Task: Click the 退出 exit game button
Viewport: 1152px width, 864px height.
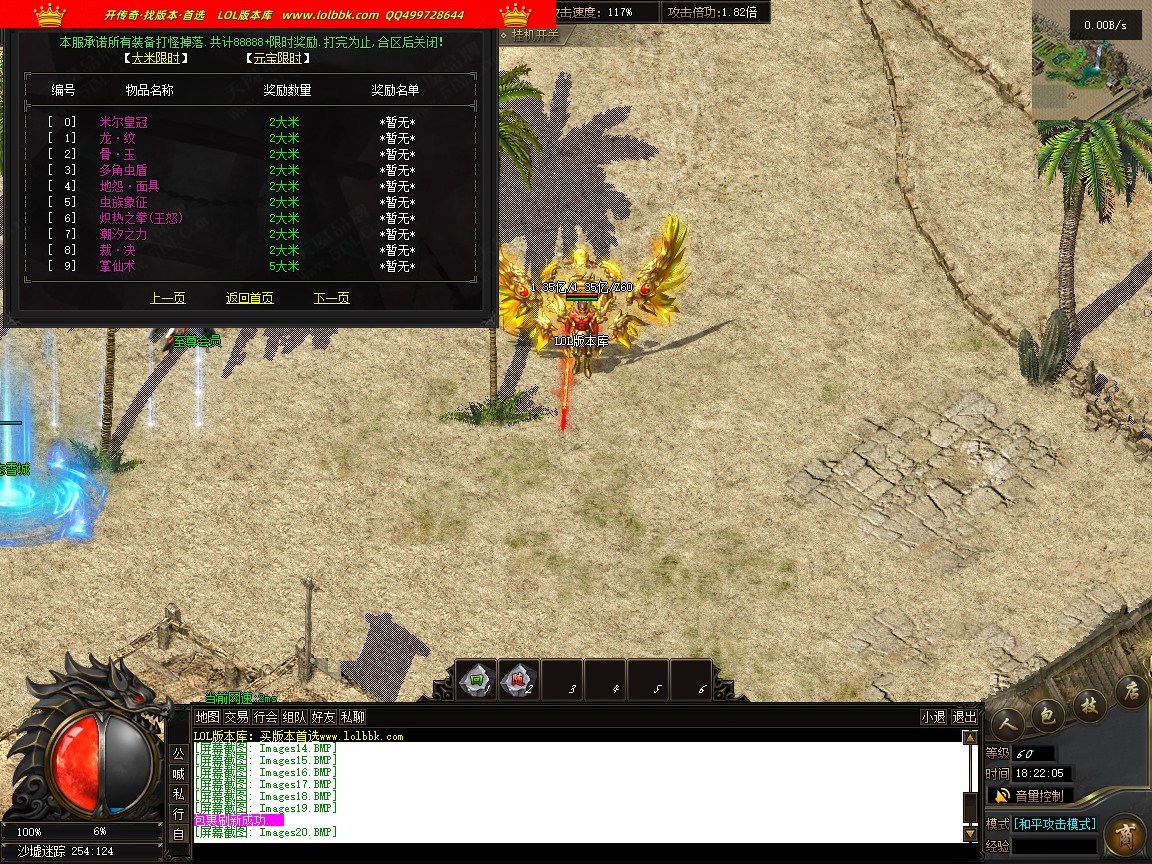Action: [964, 717]
